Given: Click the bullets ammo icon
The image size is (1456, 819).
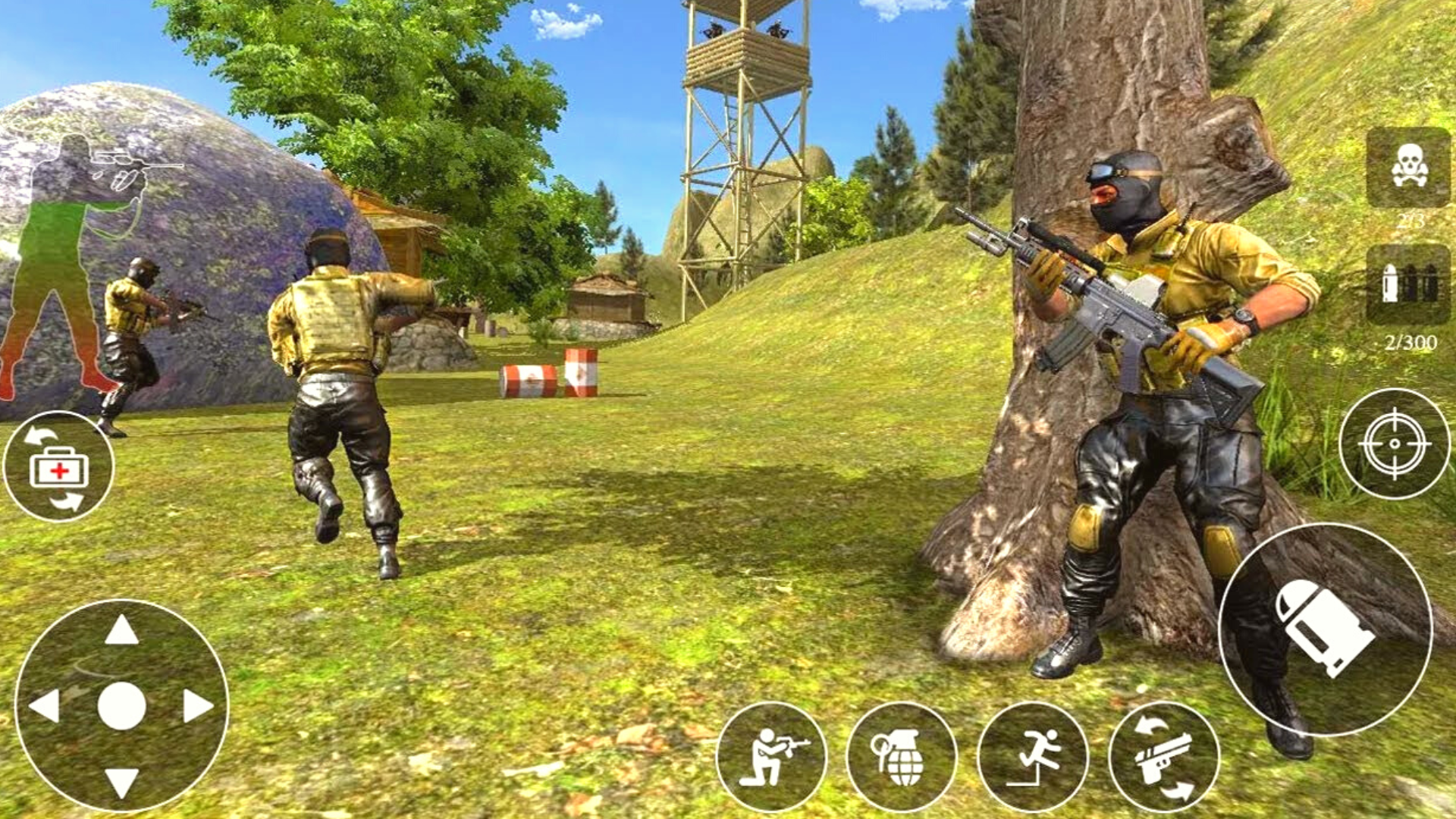Looking at the screenshot, I should click(1408, 284).
